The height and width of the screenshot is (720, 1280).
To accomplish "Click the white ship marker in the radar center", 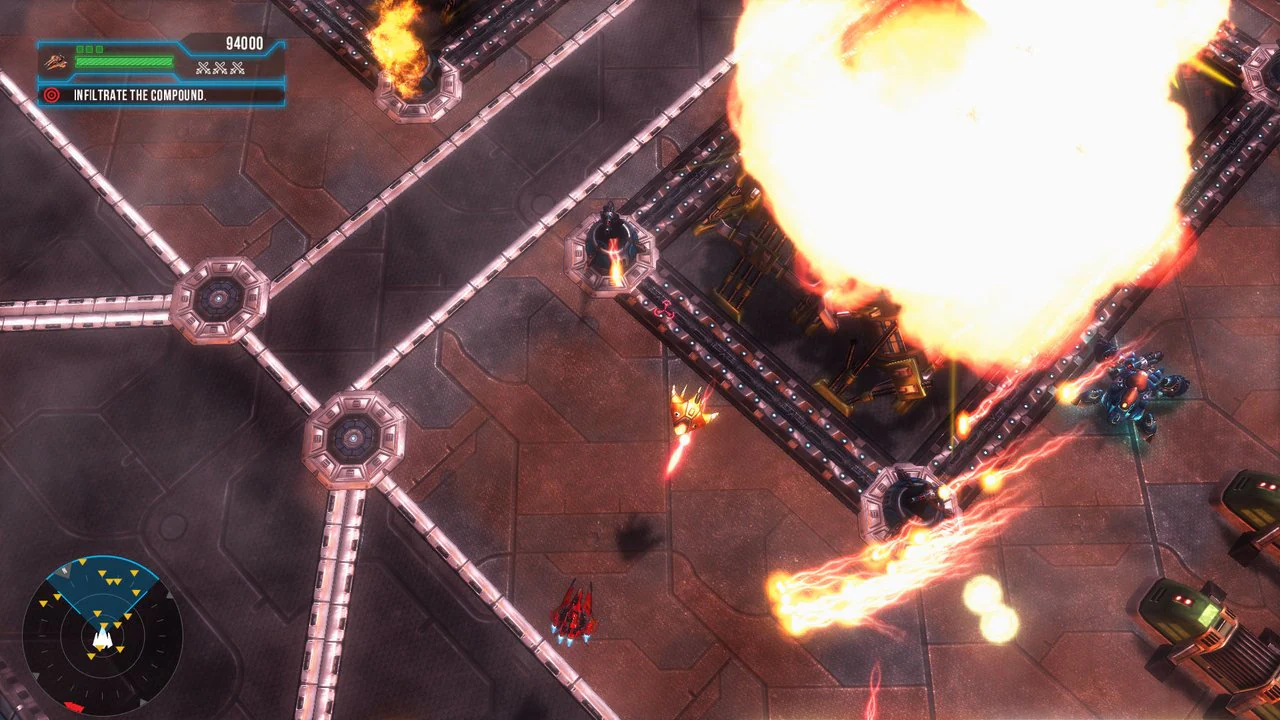I will point(102,638).
